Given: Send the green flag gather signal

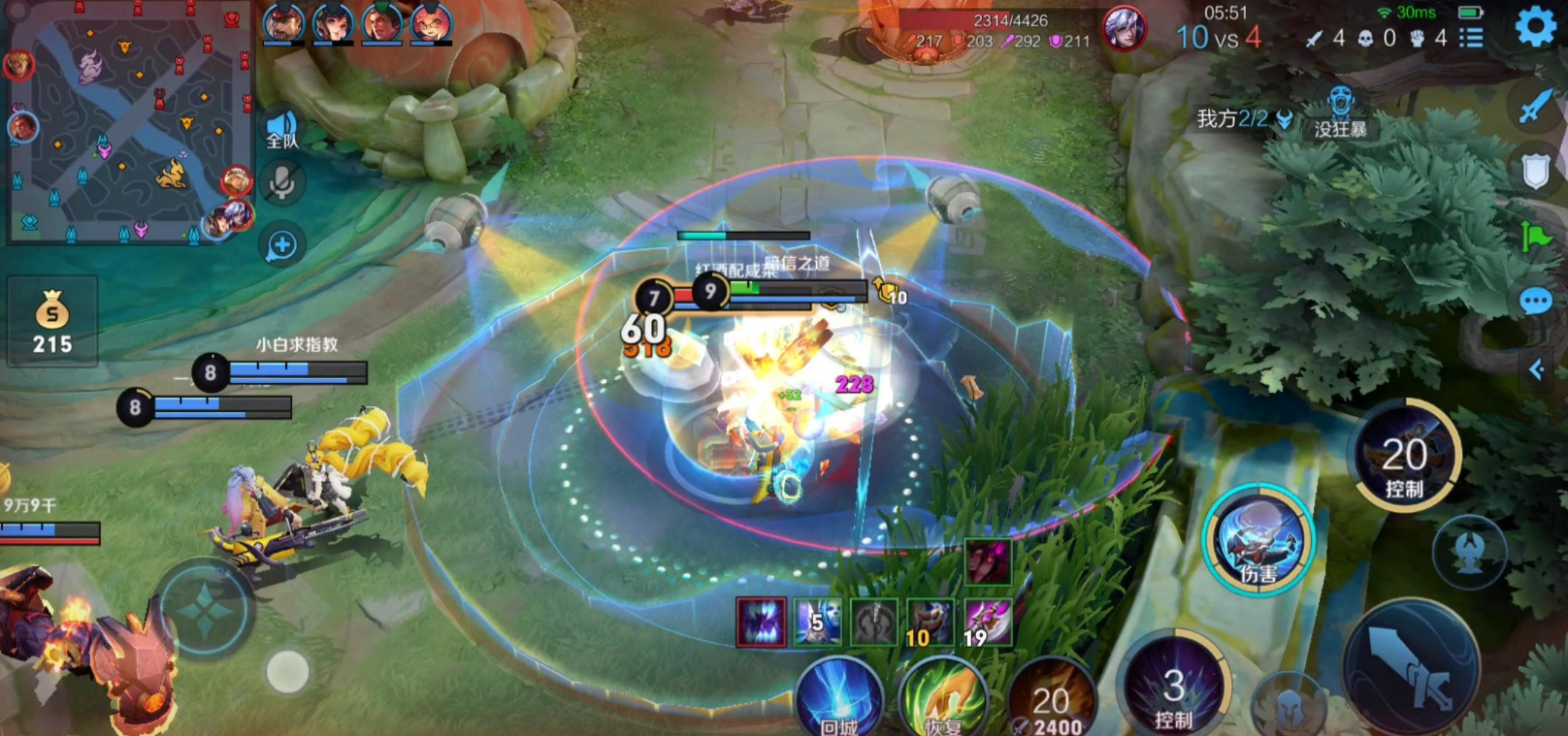Looking at the screenshot, I should [x=1535, y=236].
